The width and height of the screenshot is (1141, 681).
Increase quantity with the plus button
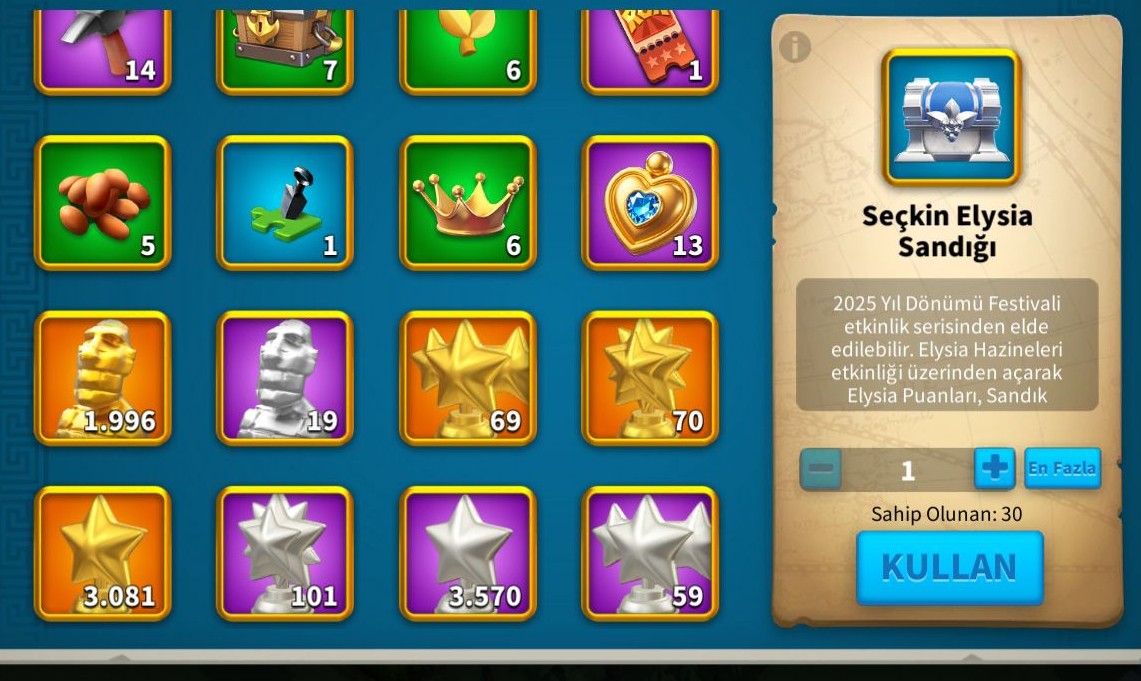[x=994, y=469]
